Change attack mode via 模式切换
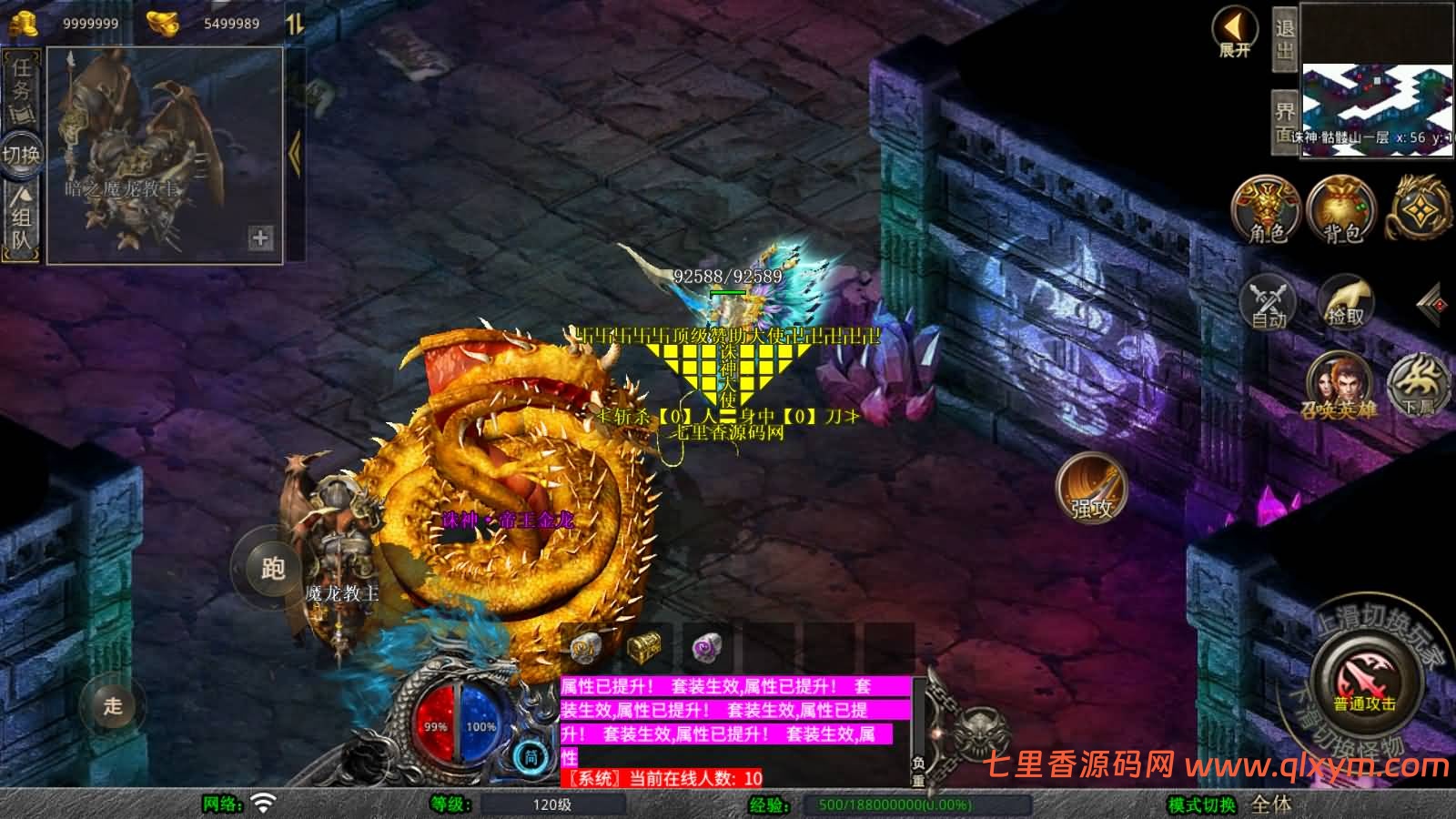The width and height of the screenshot is (1456, 819). pos(1202,804)
